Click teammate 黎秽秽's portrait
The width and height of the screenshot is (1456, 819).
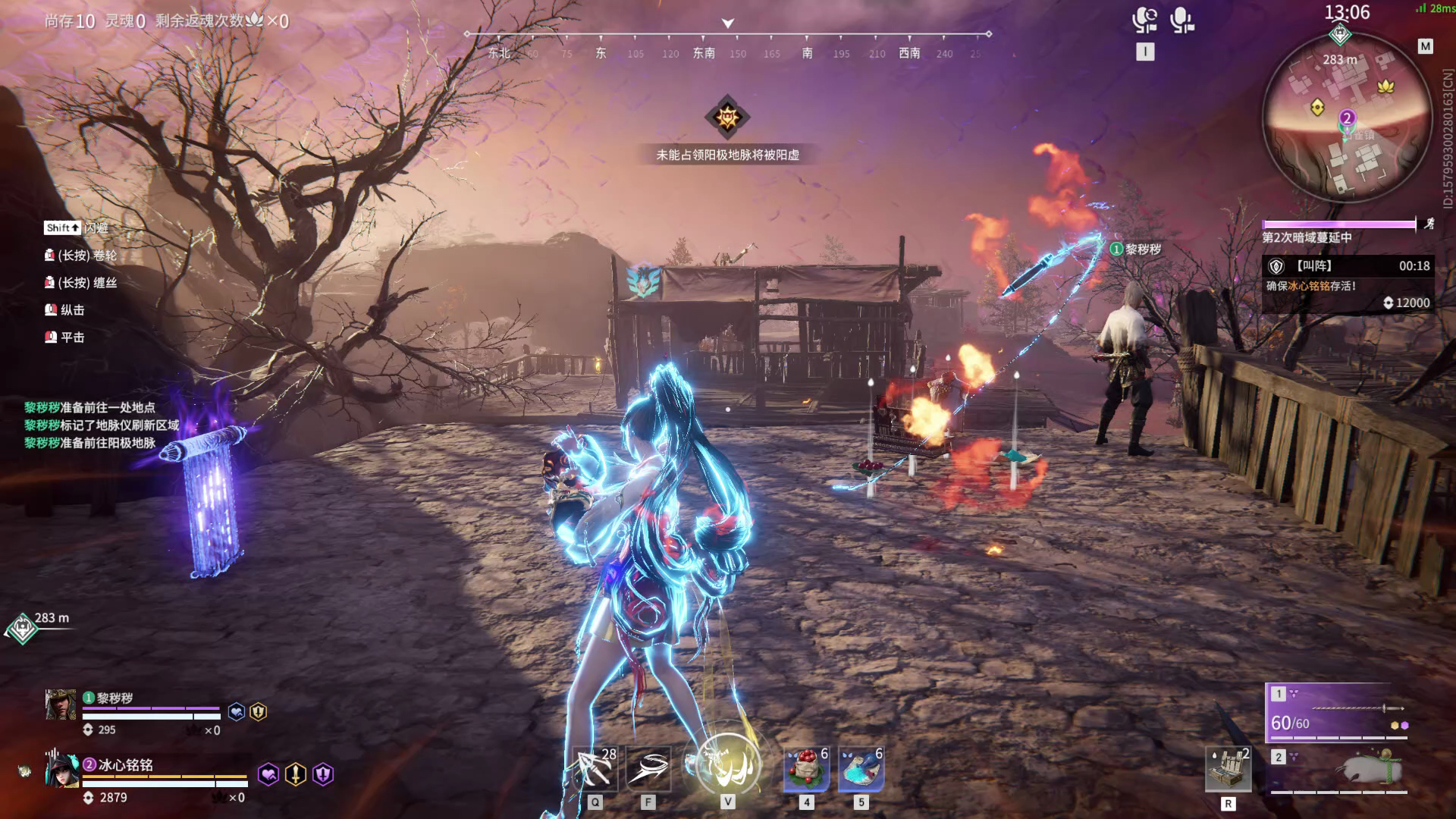(x=61, y=704)
